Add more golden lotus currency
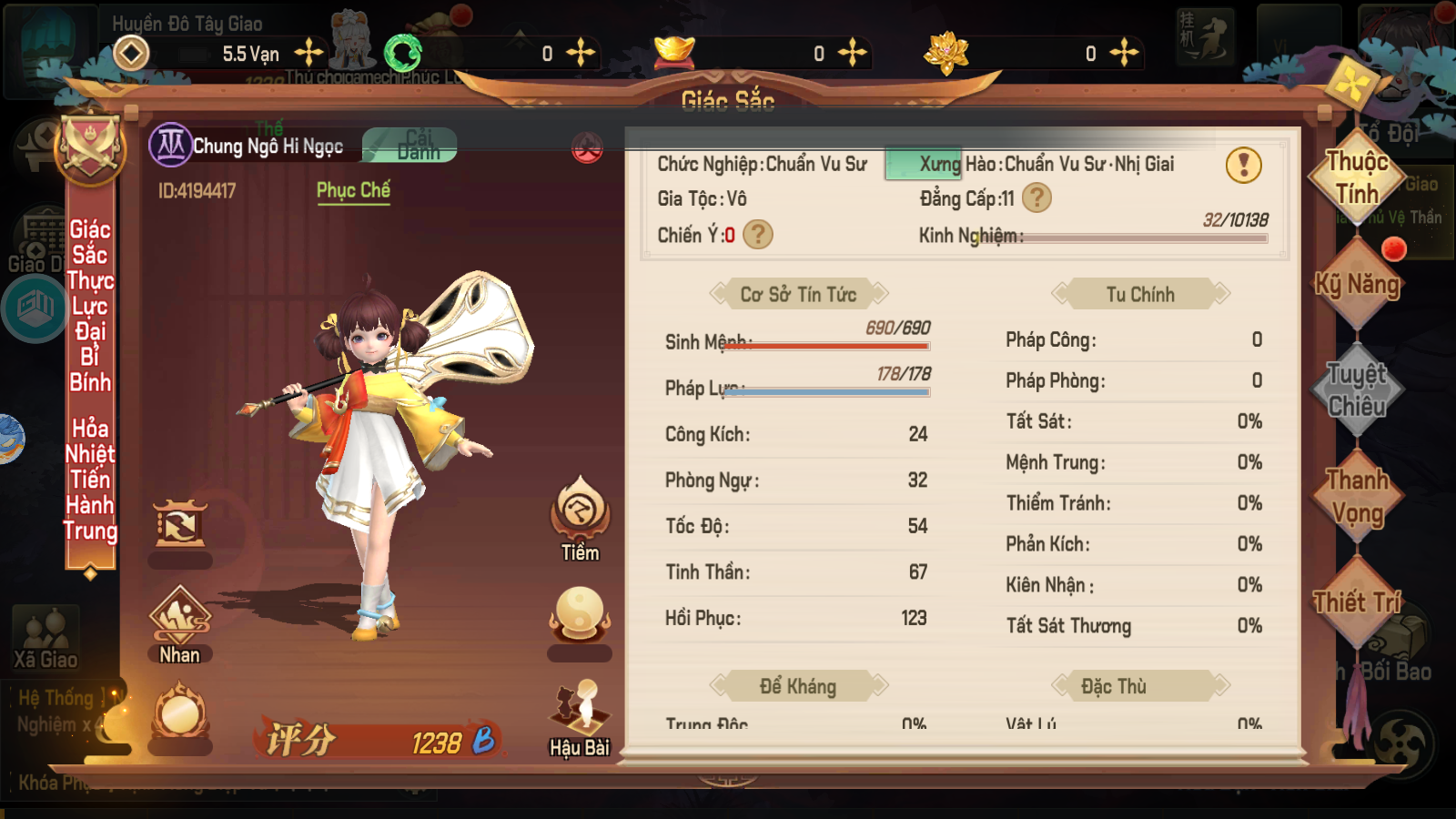 tap(1124, 53)
